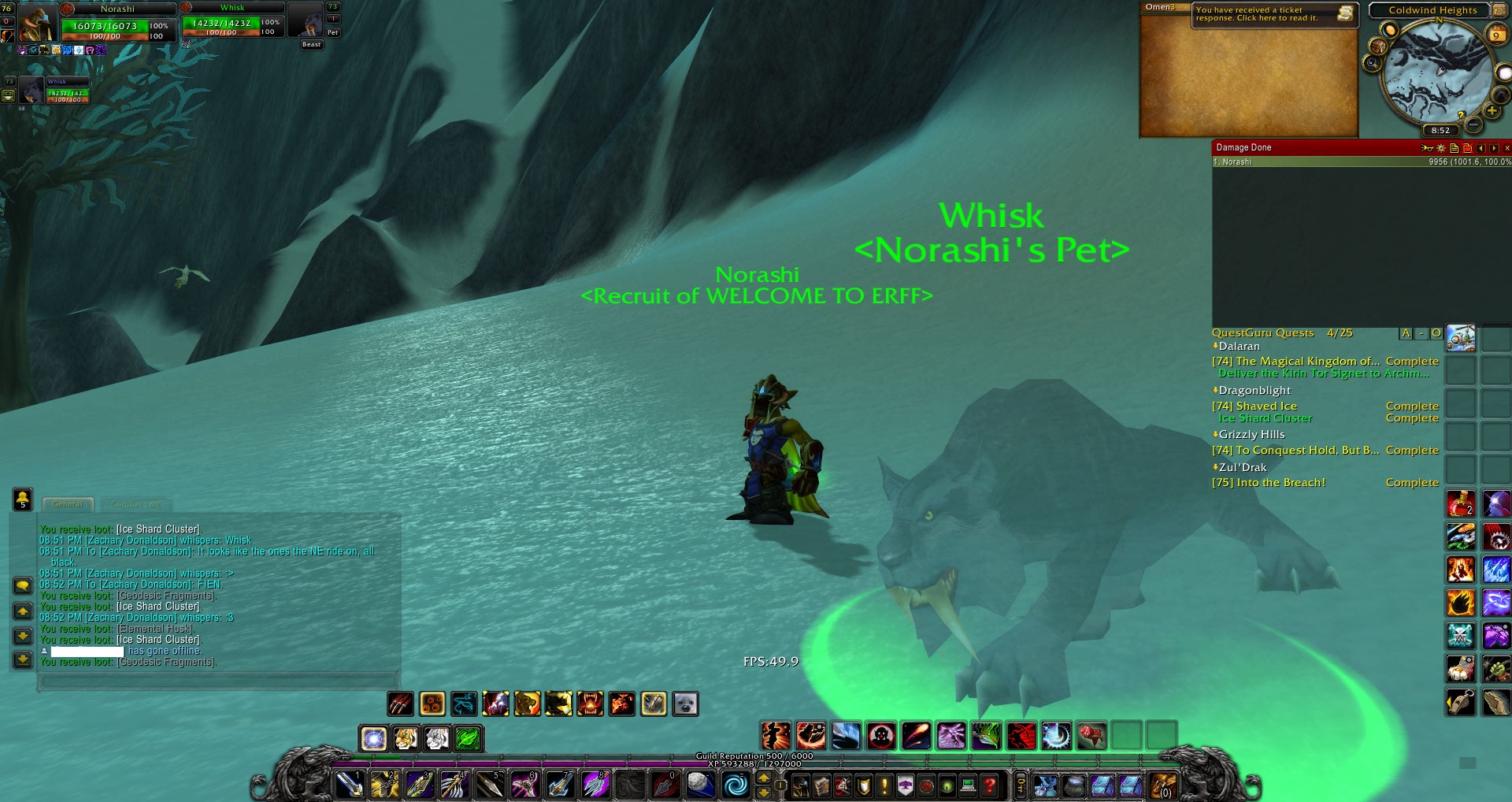The height and width of the screenshot is (802, 1512).
Task: Click the seal face pet ability icon
Action: pos(684,704)
